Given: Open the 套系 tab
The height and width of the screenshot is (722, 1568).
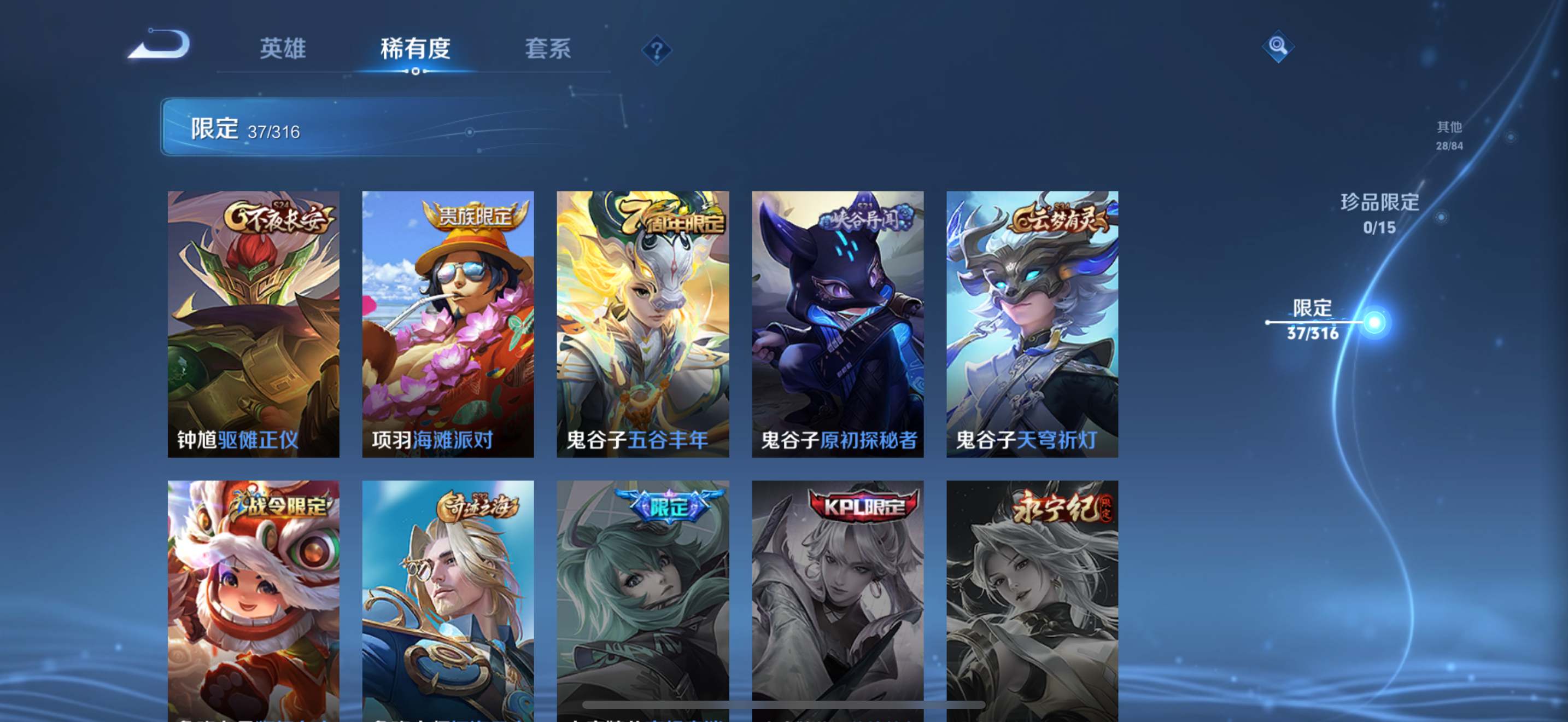Looking at the screenshot, I should tap(548, 49).
